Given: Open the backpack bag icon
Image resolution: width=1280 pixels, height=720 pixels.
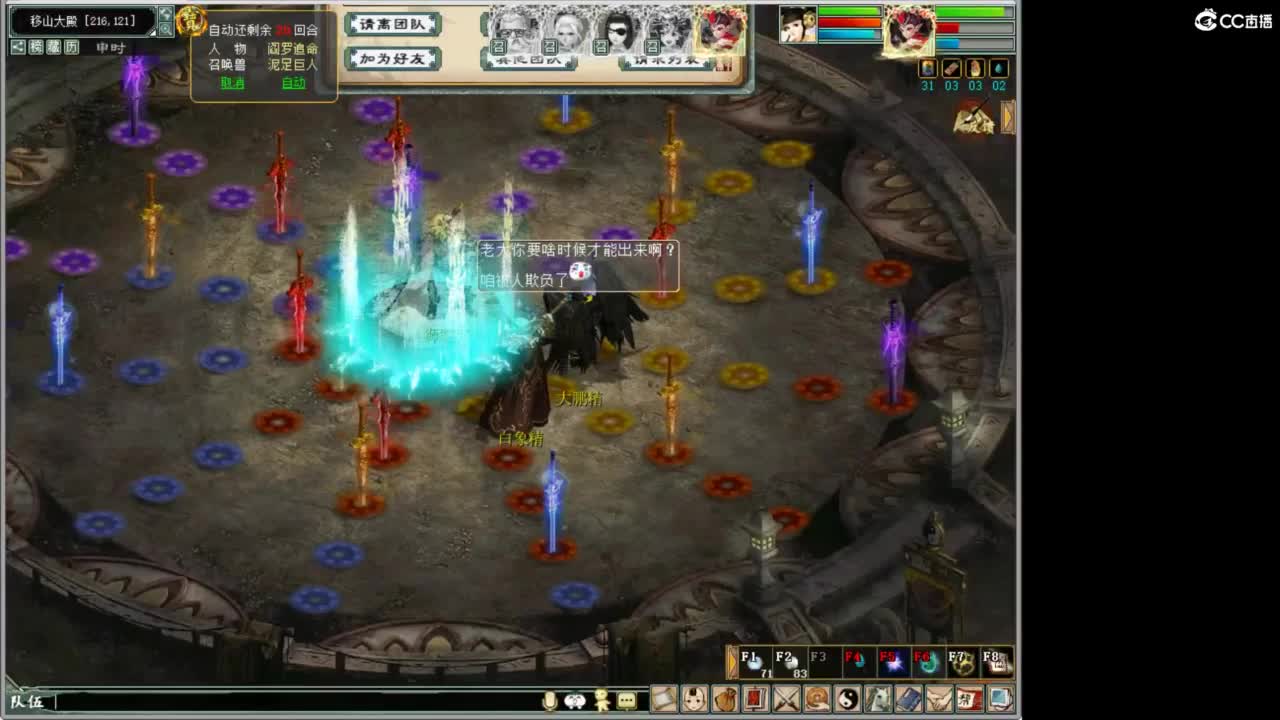Looking at the screenshot, I should point(723,698).
